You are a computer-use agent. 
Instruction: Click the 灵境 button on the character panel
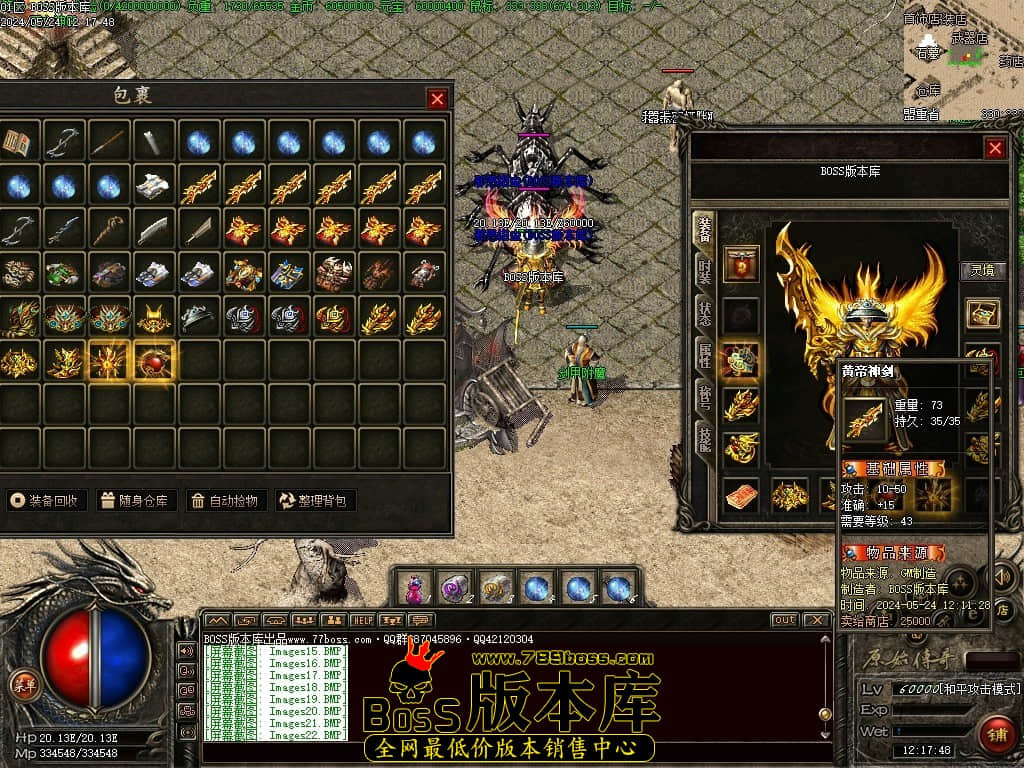[983, 270]
